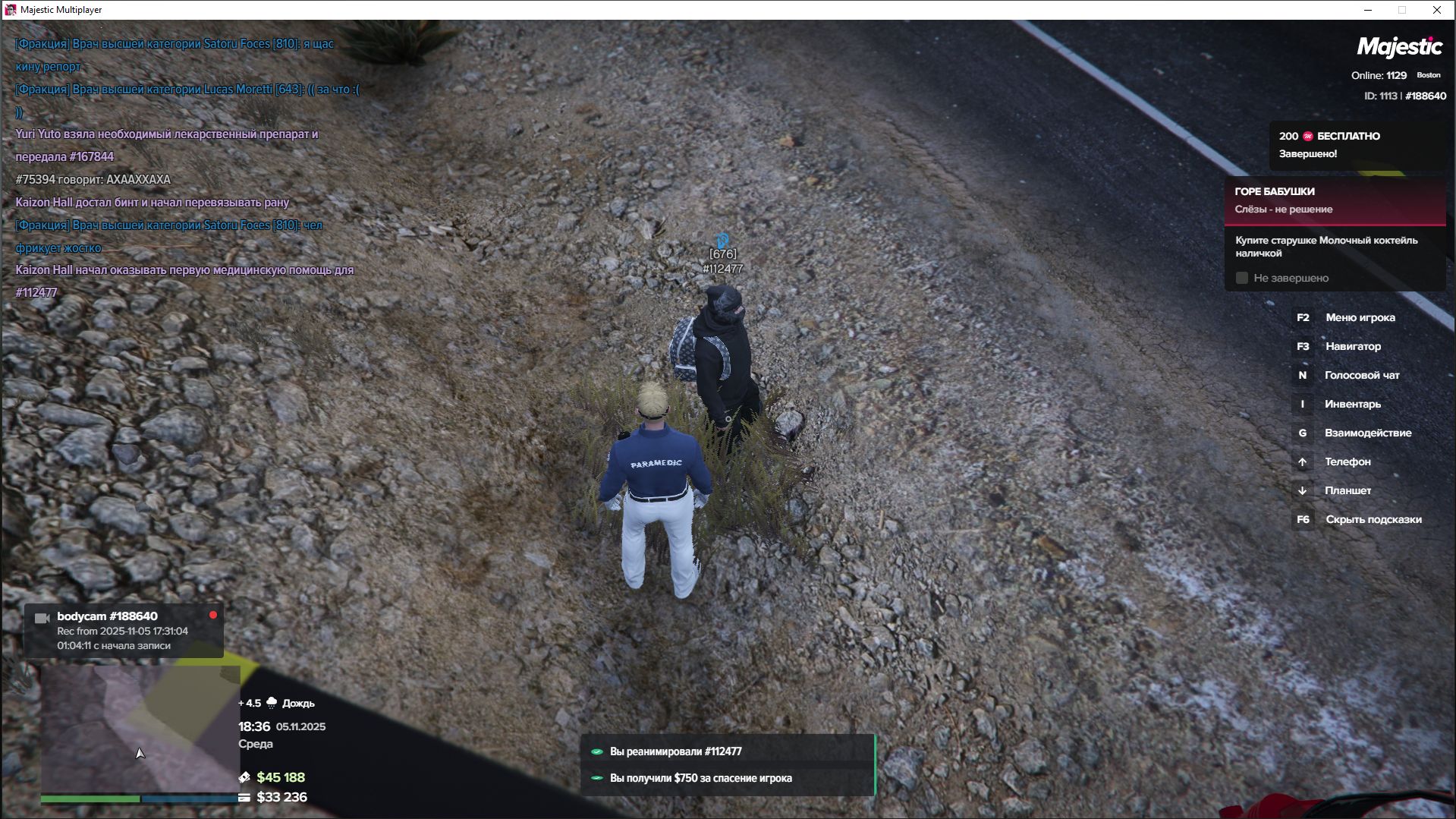Close the Majestic Multiplayer window
The image size is (1456, 819).
click(1436, 10)
